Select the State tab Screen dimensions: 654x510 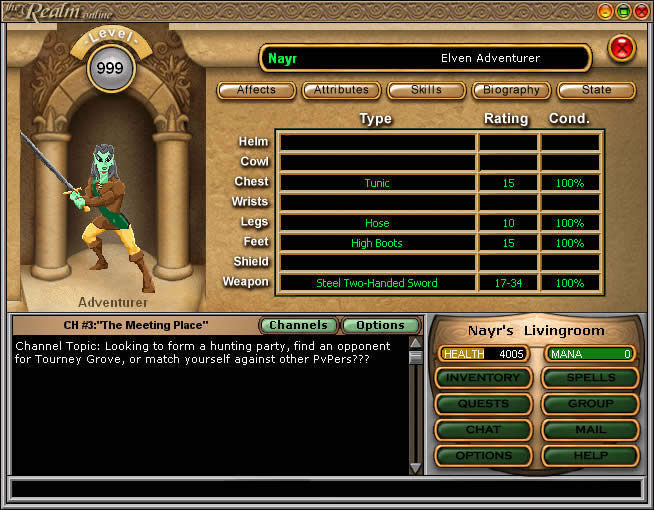click(596, 90)
